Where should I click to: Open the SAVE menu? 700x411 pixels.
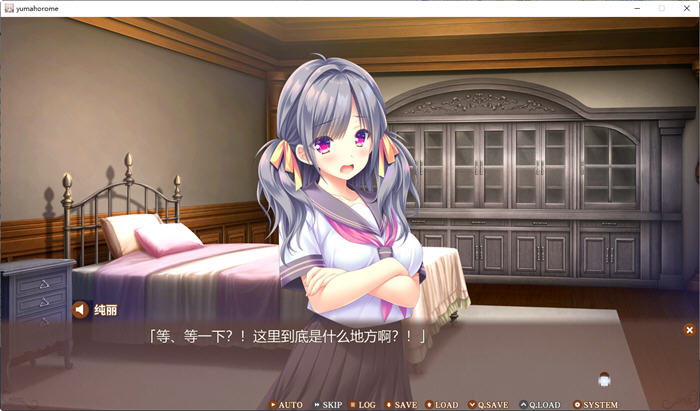pyautogui.click(x=401, y=405)
